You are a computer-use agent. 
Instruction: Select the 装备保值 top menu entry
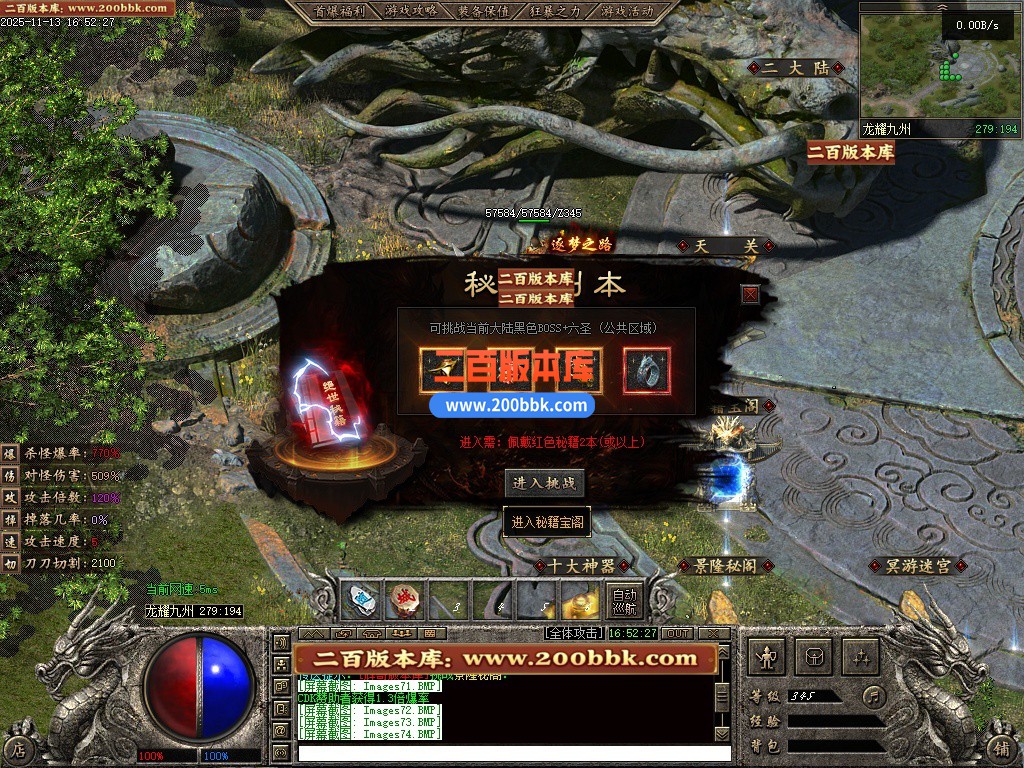(484, 11)
